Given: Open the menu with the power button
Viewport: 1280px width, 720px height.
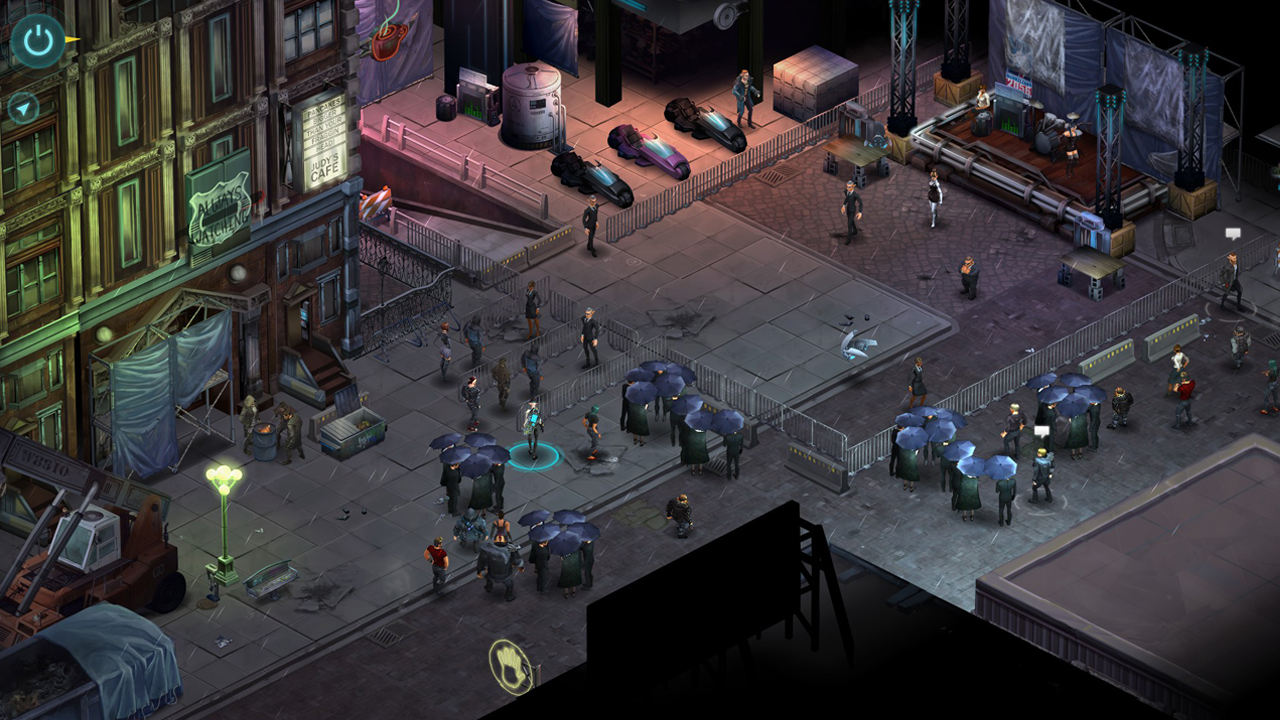Looking at the screenshot, I should tap(38, 41).
